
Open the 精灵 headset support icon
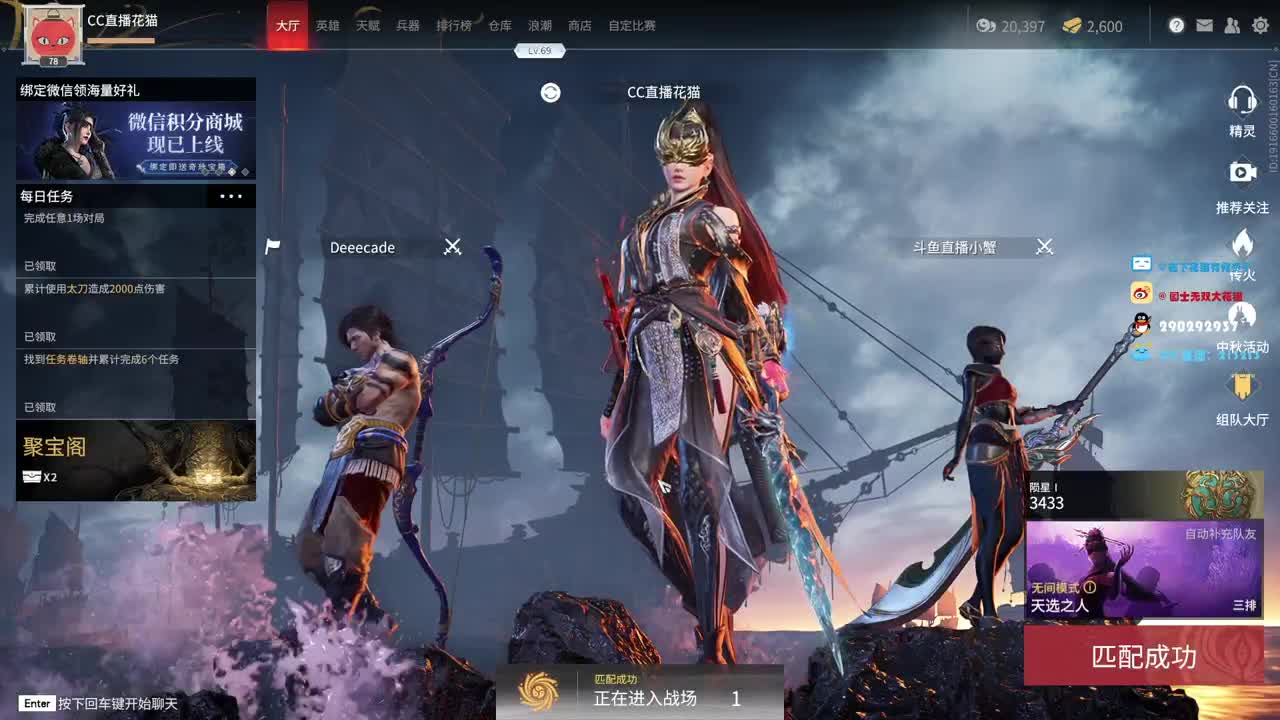point(1242,99)
